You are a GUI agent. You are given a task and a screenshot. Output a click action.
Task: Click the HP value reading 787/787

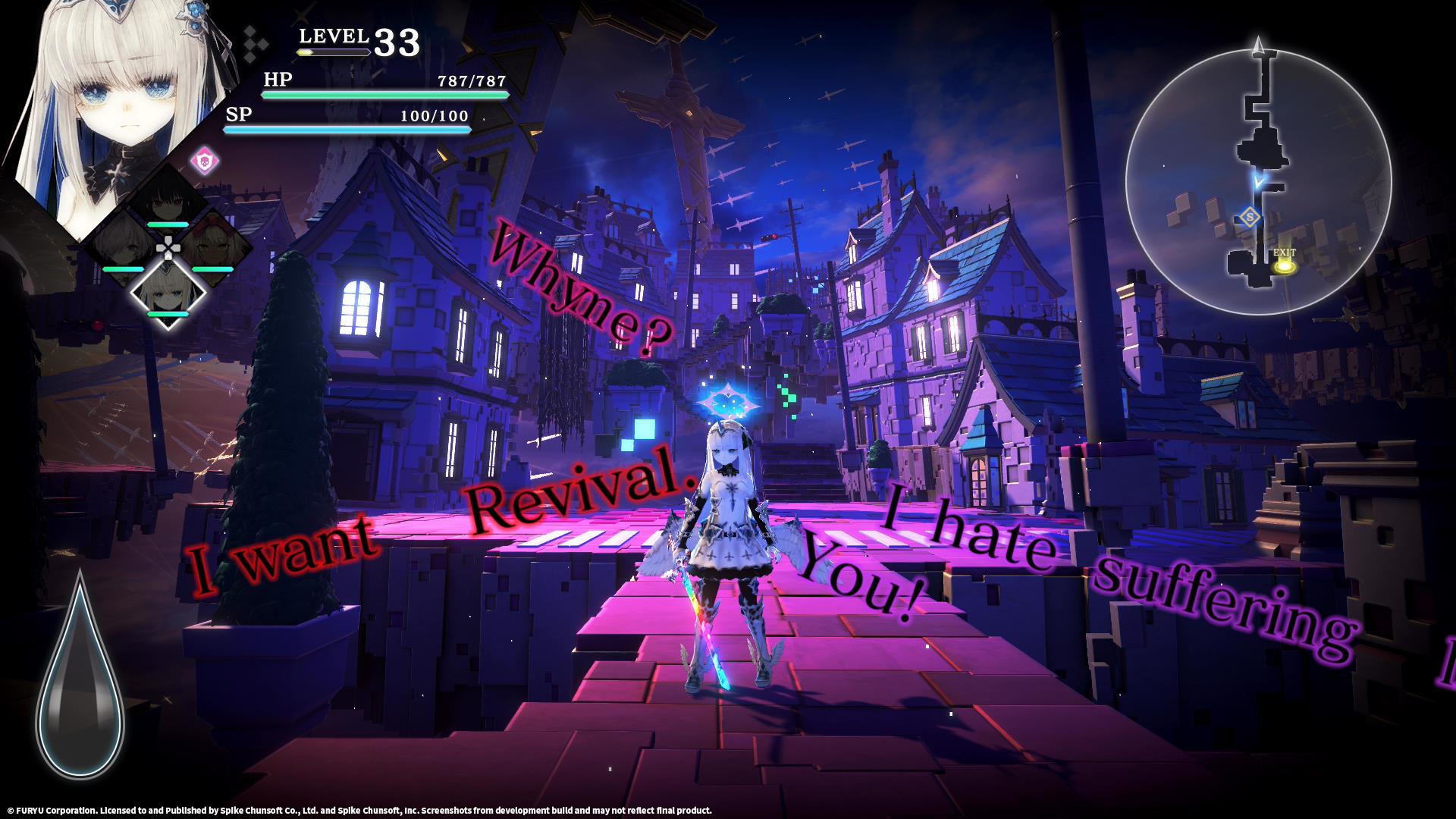[470, 80]
